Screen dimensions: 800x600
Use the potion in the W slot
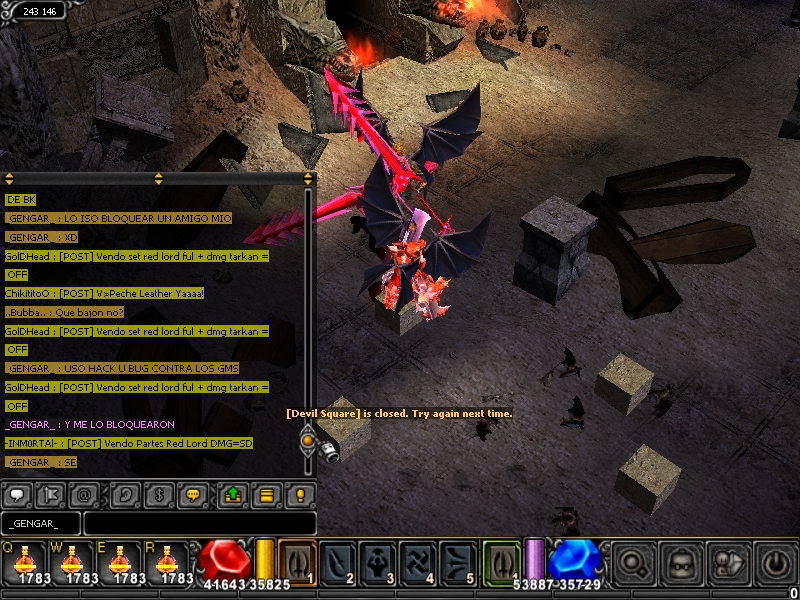pyautogui.click(x=70, y=561)
